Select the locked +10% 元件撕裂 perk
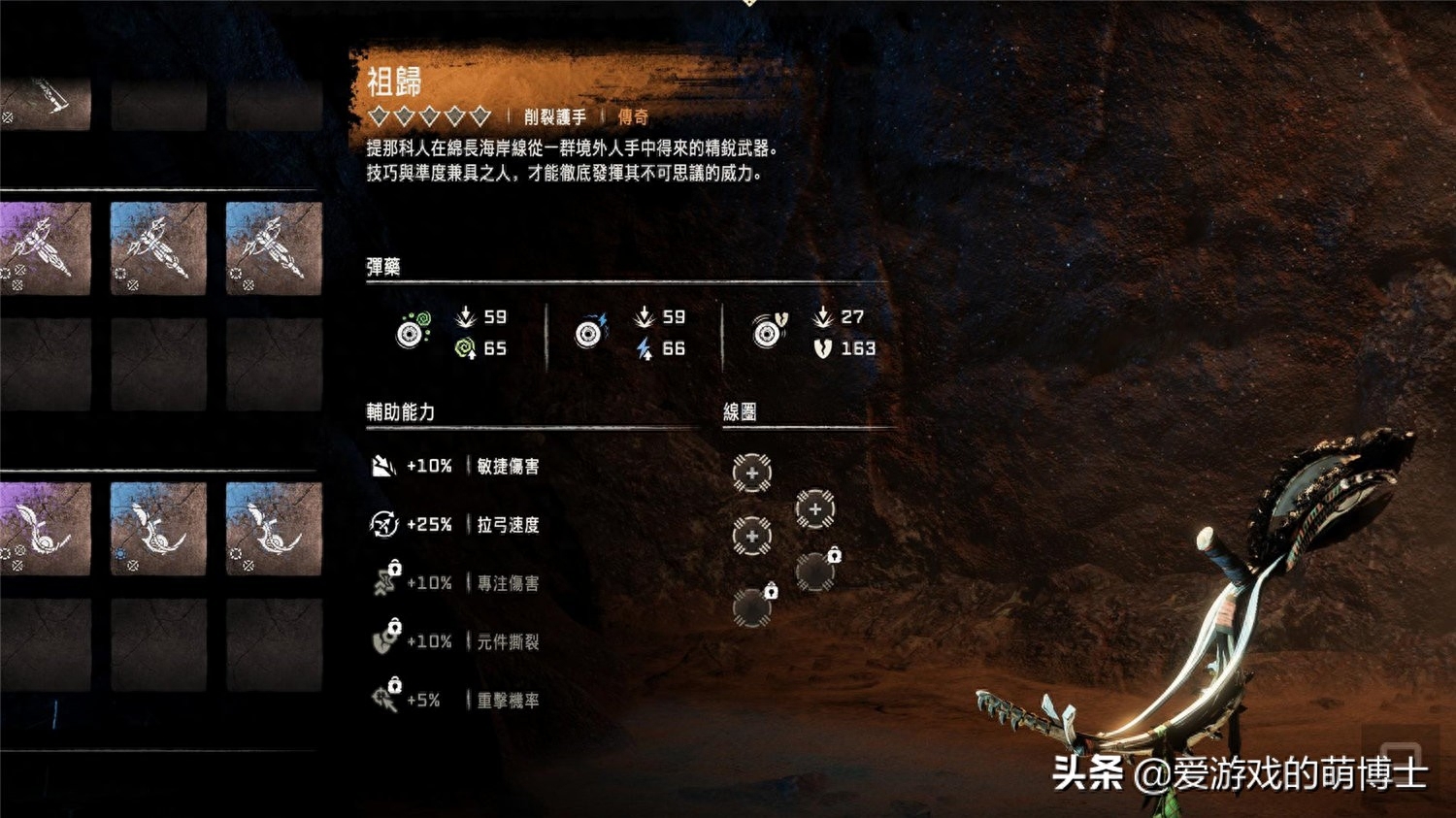Viewport: 1456px width, 818px height. pyautogui.click(x=456, y=641)
